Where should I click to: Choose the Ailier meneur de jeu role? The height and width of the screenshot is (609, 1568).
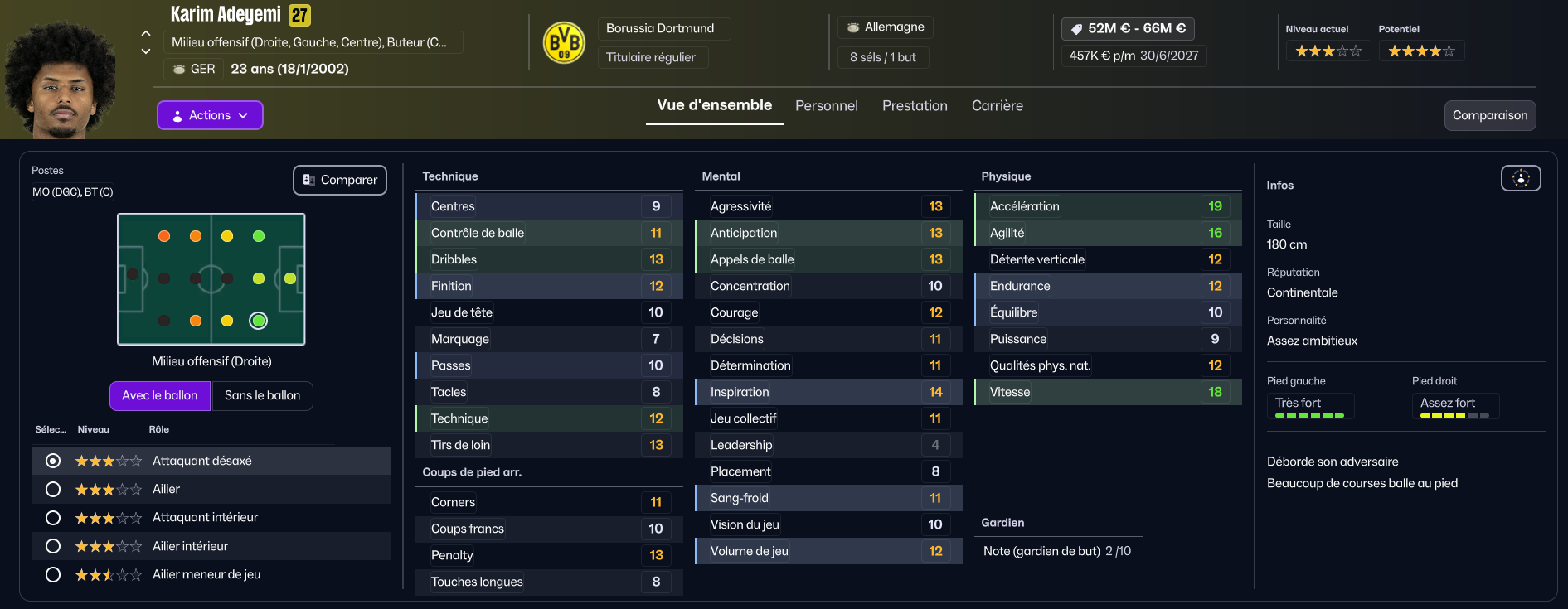pyautogui.click(x=53, y=574)
